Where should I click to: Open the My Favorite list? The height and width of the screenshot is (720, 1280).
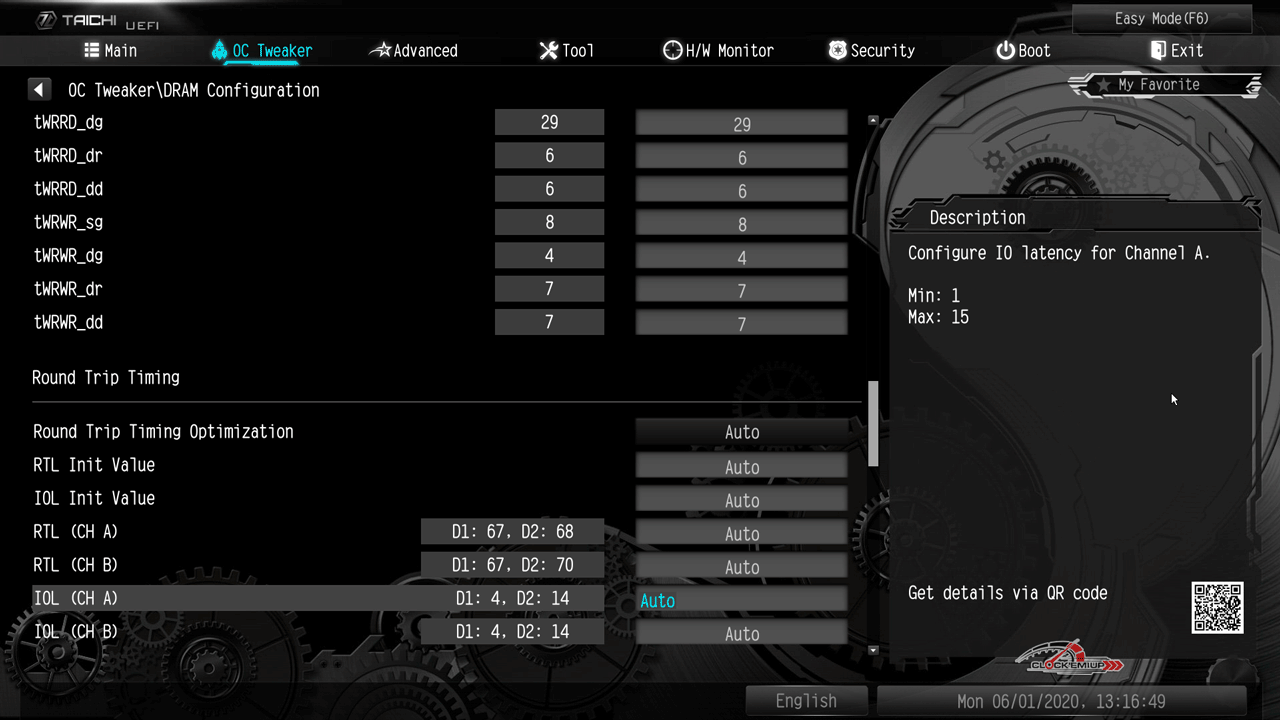pyautogui.click(x=1158, y=85)
